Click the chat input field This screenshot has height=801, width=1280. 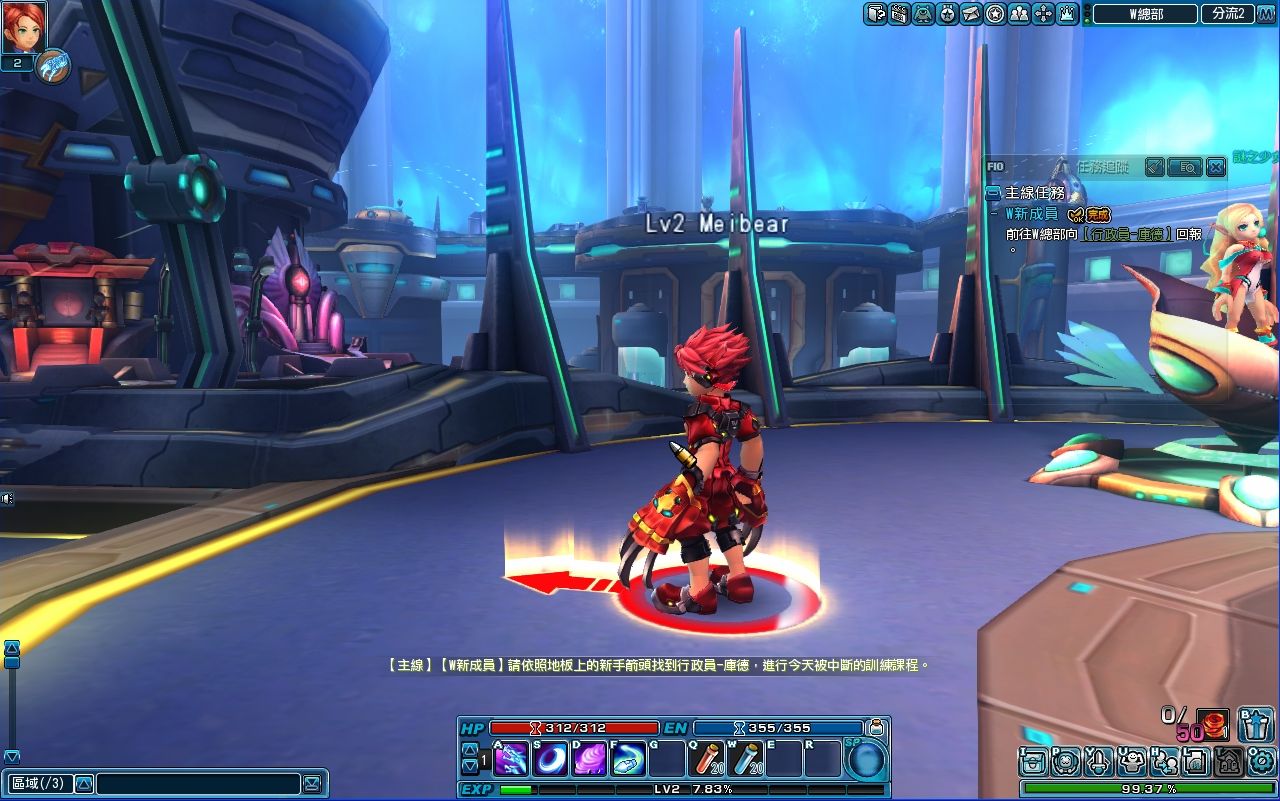coord(198,783)
